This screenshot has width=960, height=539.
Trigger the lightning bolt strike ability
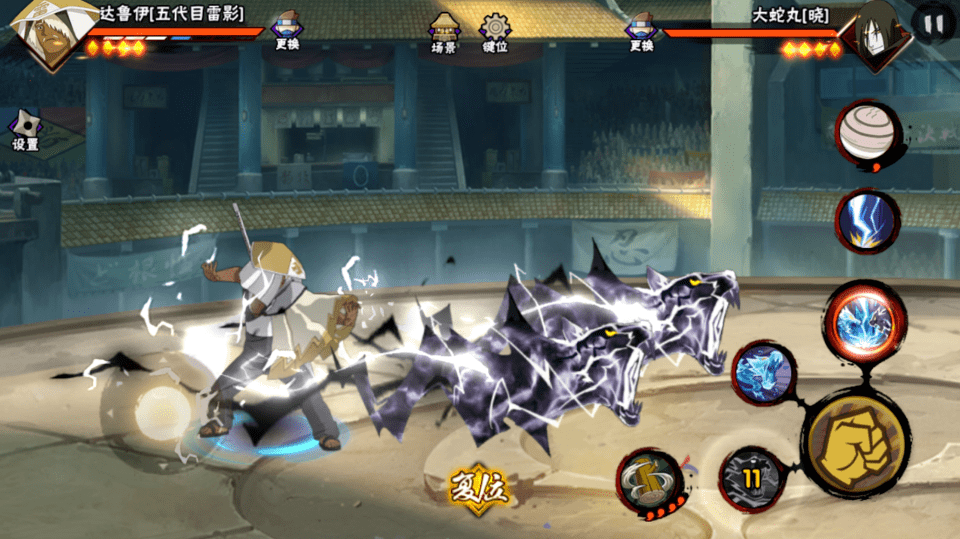(x=867, y=221)
